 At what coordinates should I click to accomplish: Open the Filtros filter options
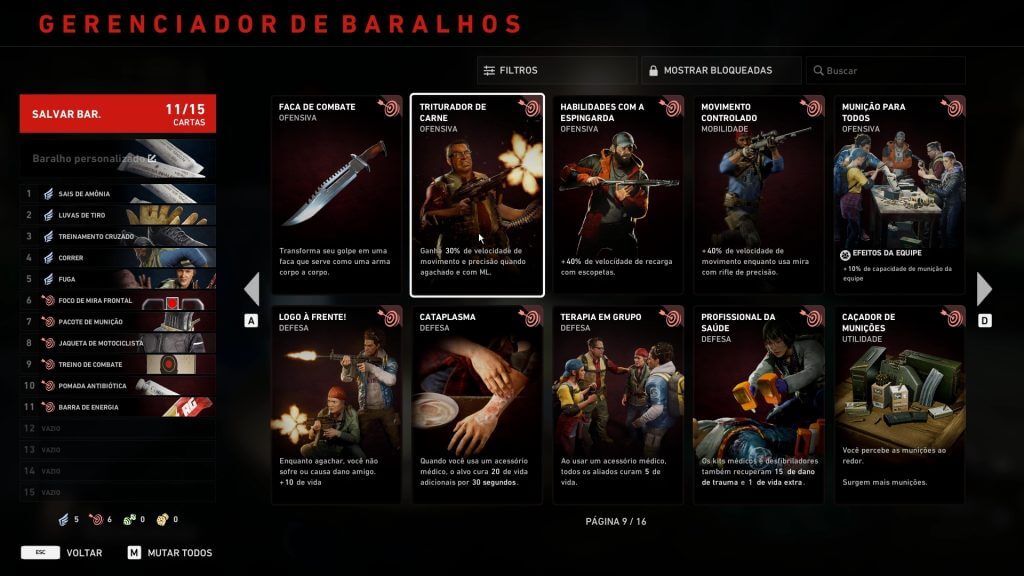click(x=556, y=71)
